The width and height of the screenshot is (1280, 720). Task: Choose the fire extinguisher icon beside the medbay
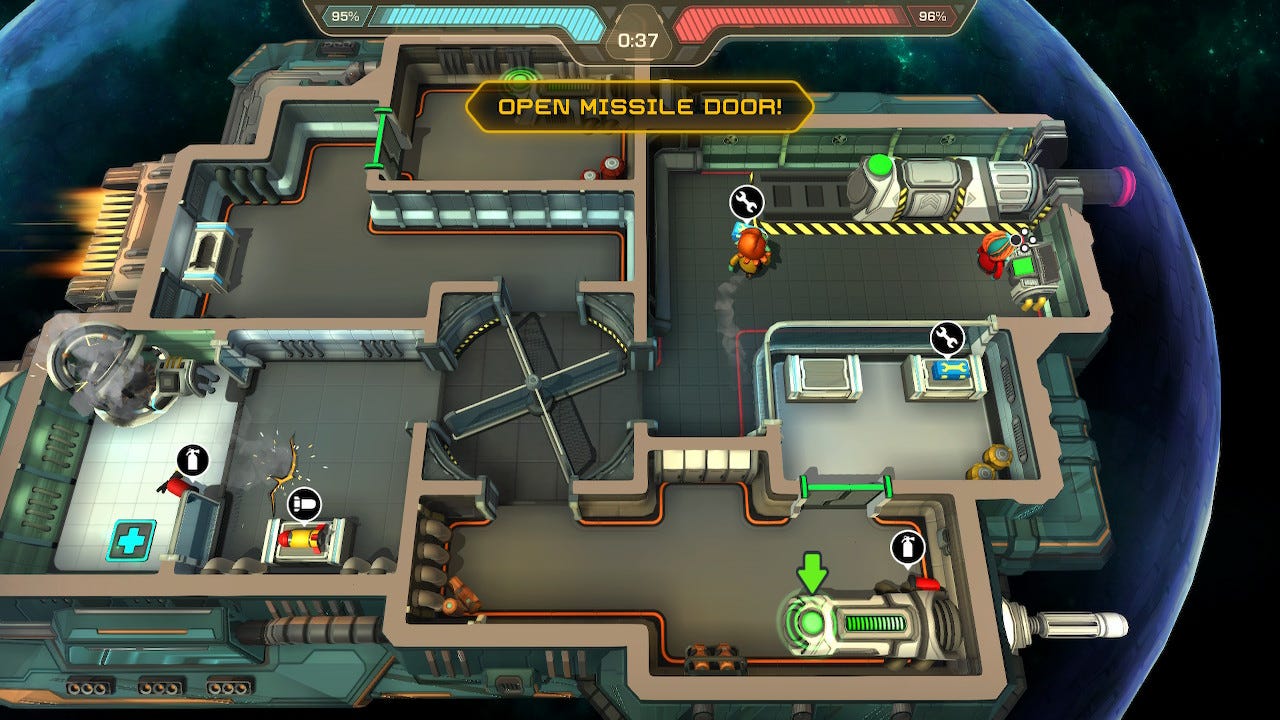(x=193, y=461)
